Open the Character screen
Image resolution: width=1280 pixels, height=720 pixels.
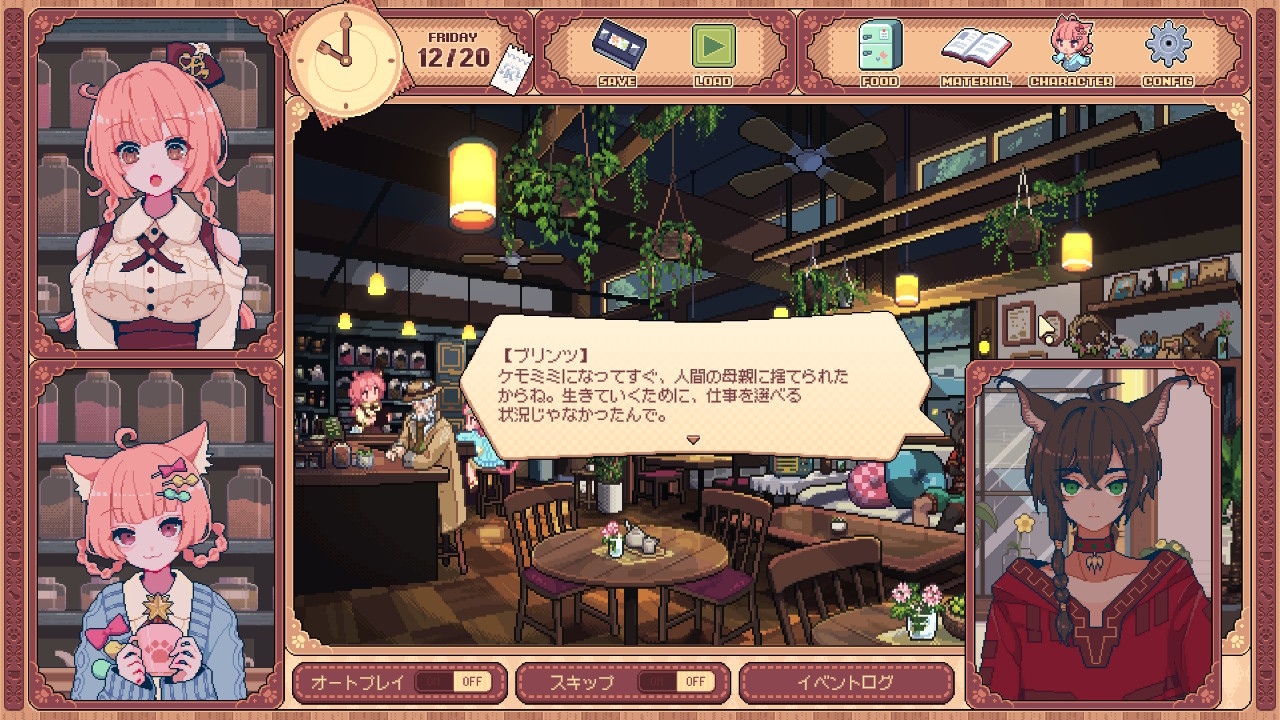point(1070,48)
